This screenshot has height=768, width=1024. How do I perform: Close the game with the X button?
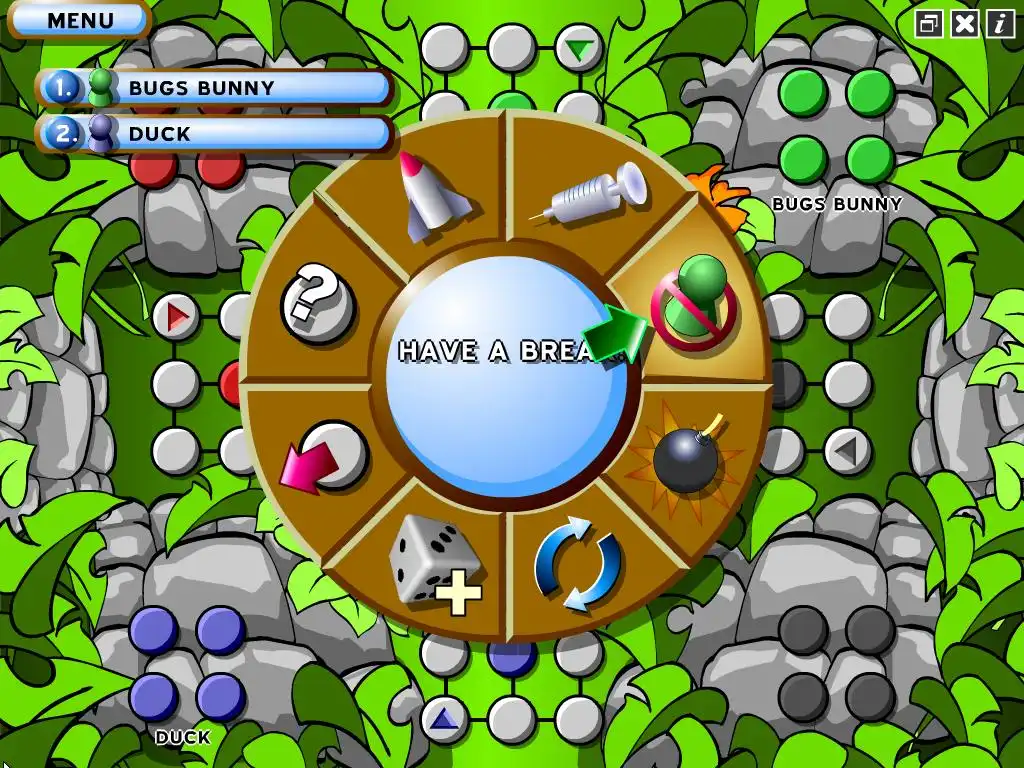tap(965, 24)
